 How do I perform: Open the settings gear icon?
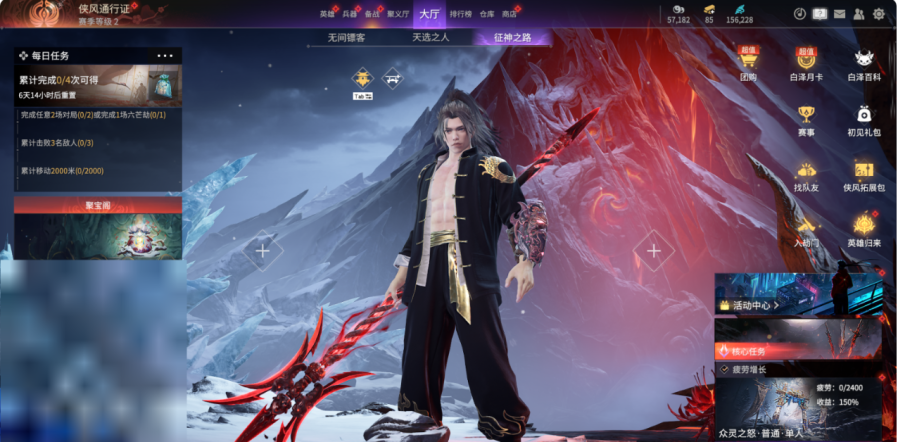click(x=879, y=14)
